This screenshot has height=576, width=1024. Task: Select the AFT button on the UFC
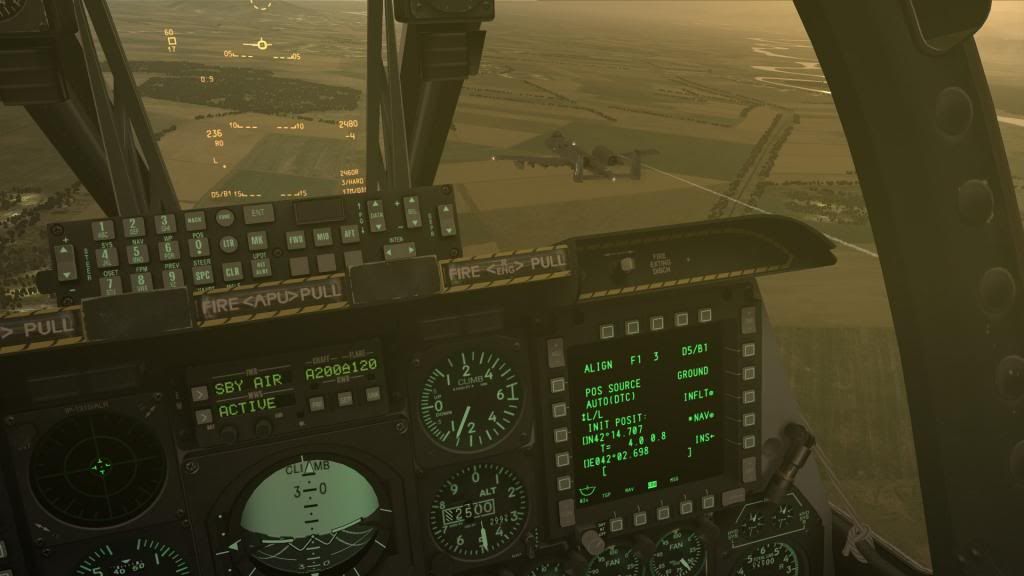(349, 234)
